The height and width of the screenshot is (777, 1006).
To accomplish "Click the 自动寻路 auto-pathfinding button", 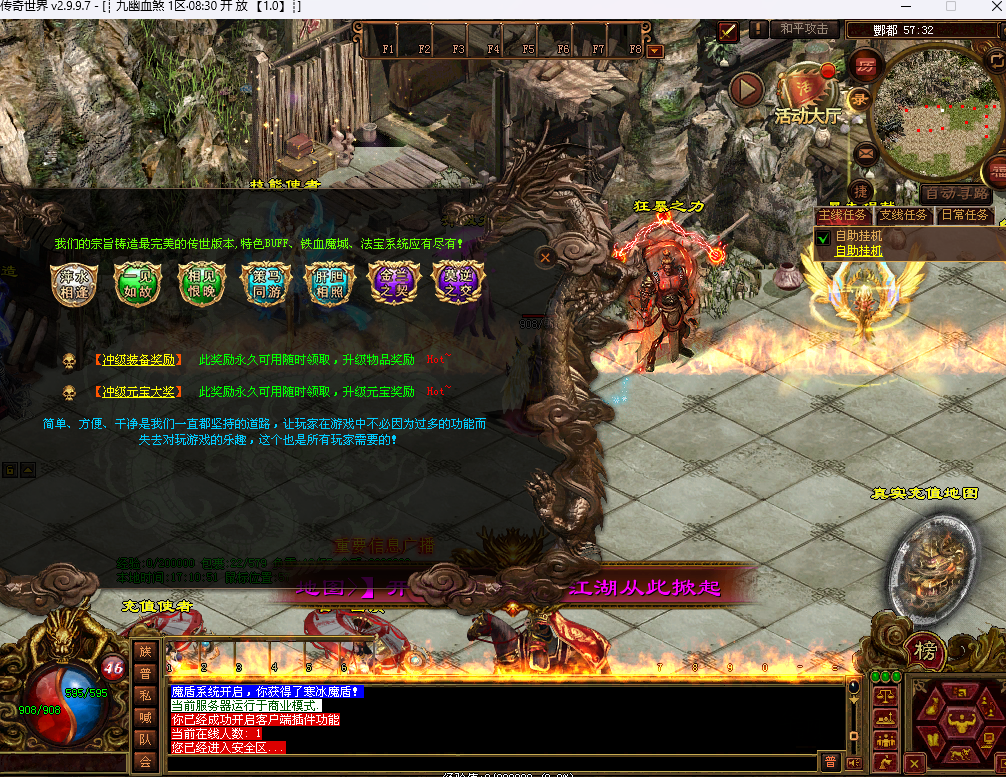I will (955, 193).
